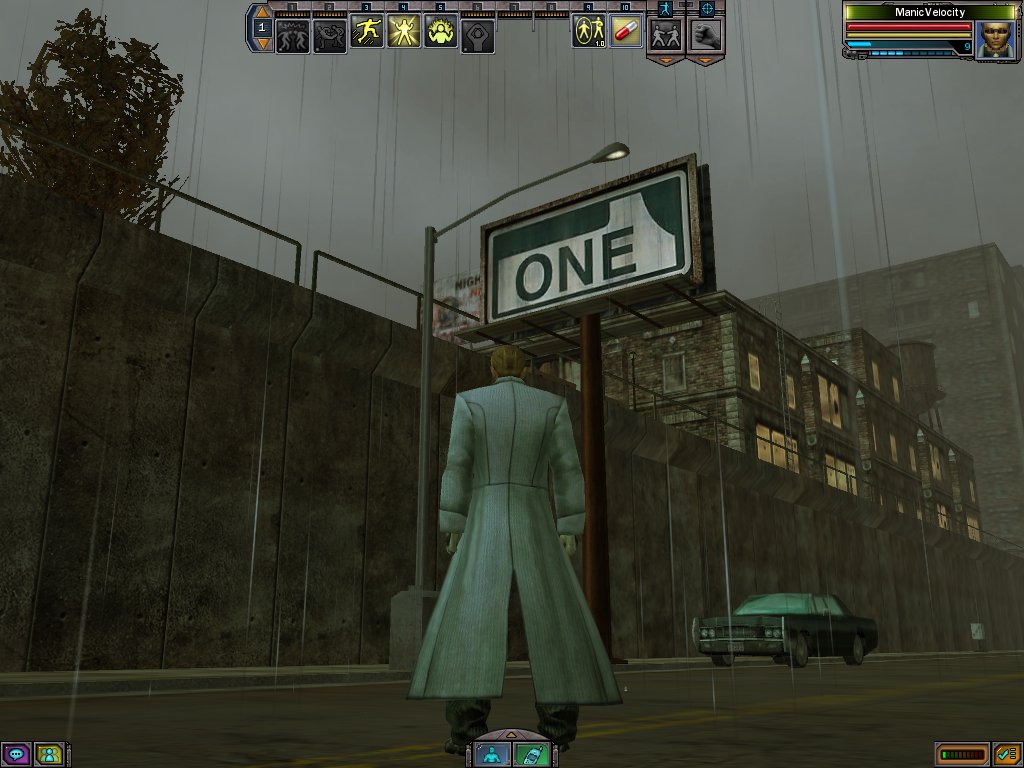Select the greyed arms-raised ability in slot 6
The height and width of the screenshot is (768, 1024).
(478, 35)
